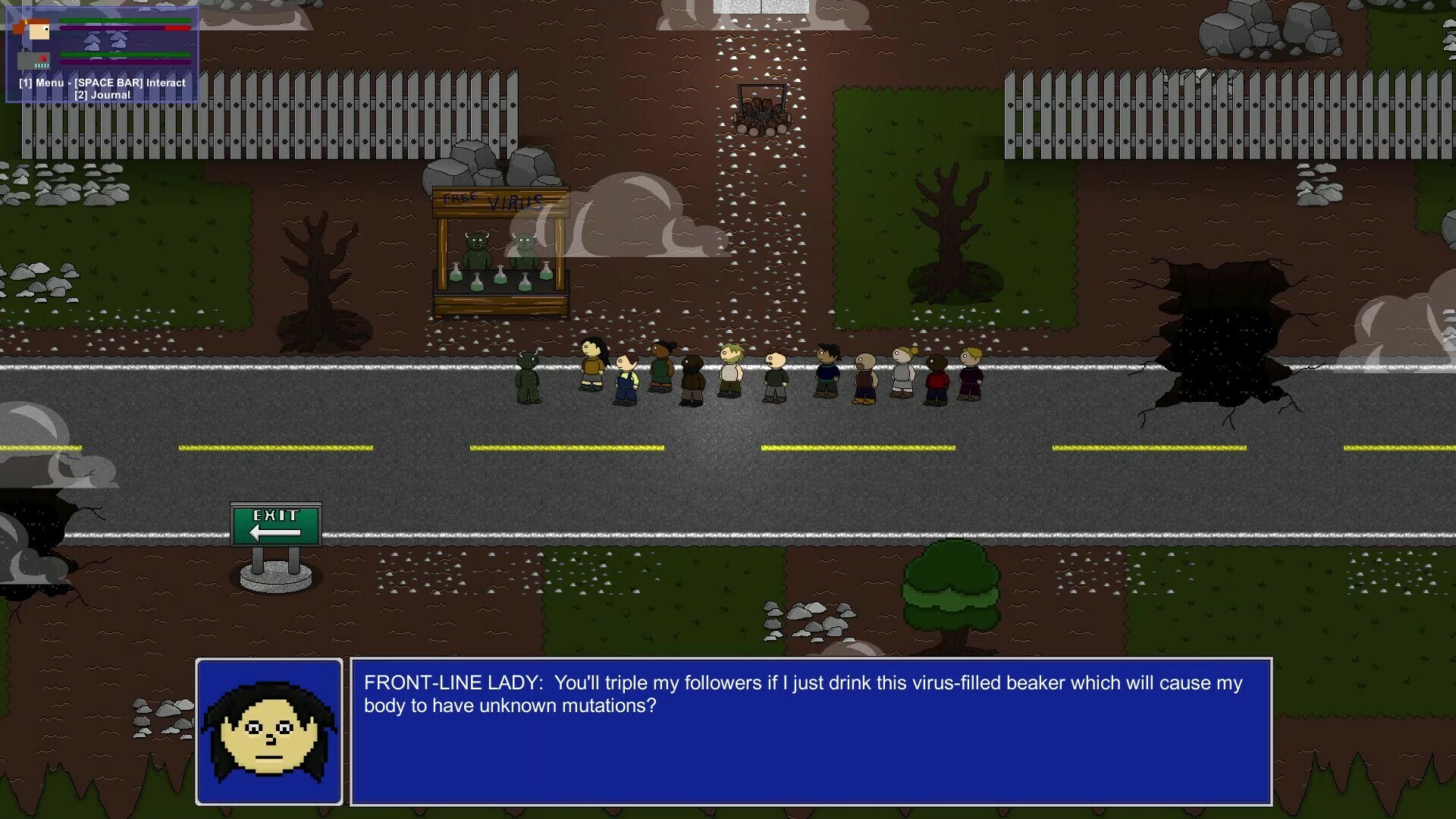Click the EXIT sign by the road
This screenshot has height=819, width=1456.
(x=275, y=523)
